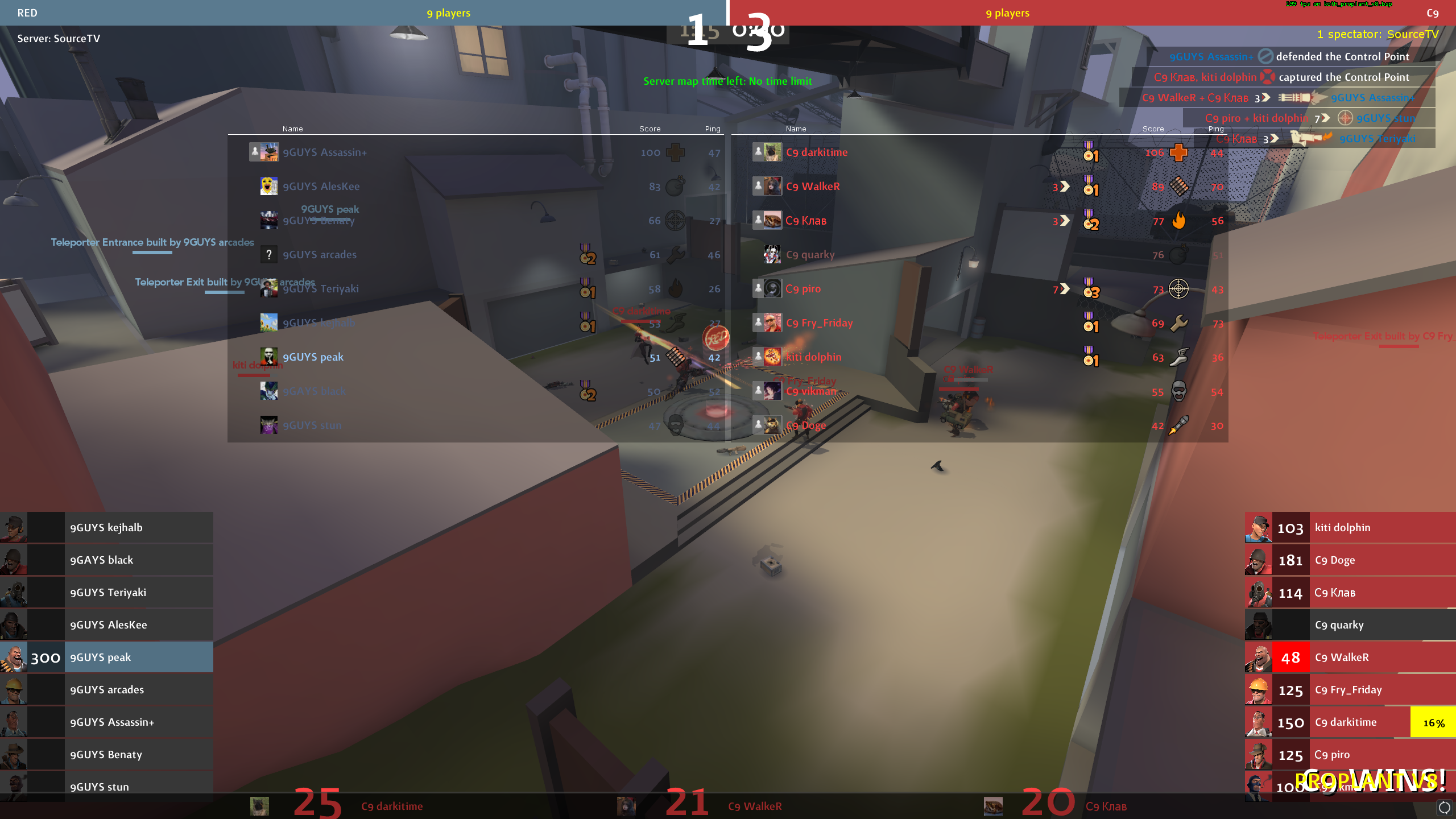This screenshot has width=1456, height=819.
Task: Select C9 WalkeR row in the scoreboard
Action: (x=813, y=187)
